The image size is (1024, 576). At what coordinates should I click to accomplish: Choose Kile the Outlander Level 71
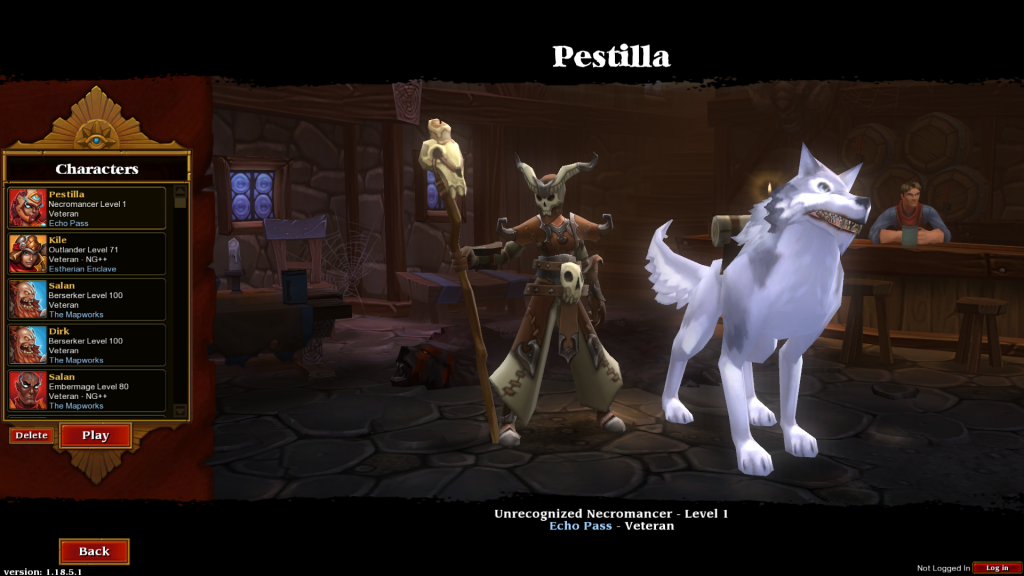[87, 254]
